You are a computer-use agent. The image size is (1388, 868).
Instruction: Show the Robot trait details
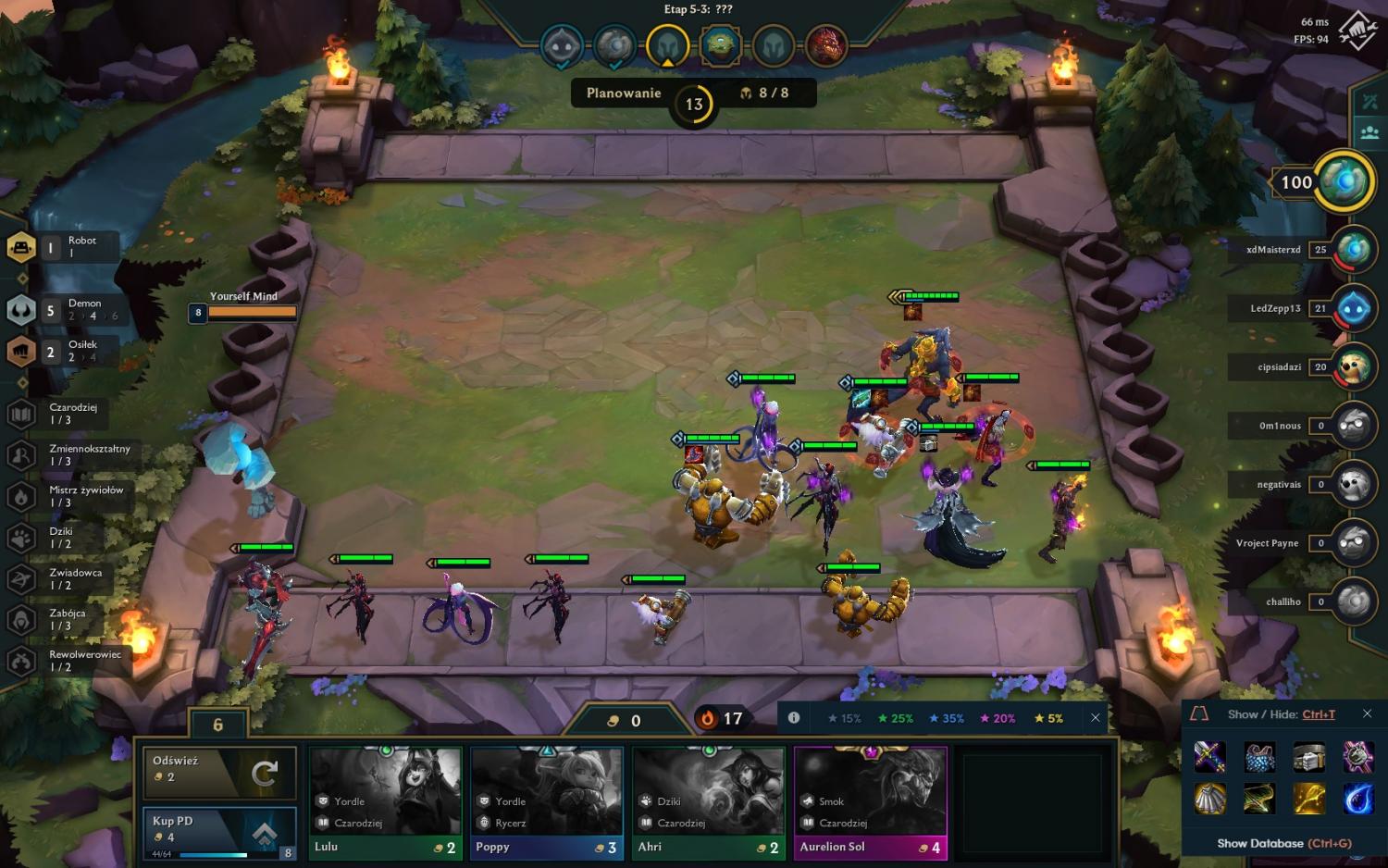[65, 247]
